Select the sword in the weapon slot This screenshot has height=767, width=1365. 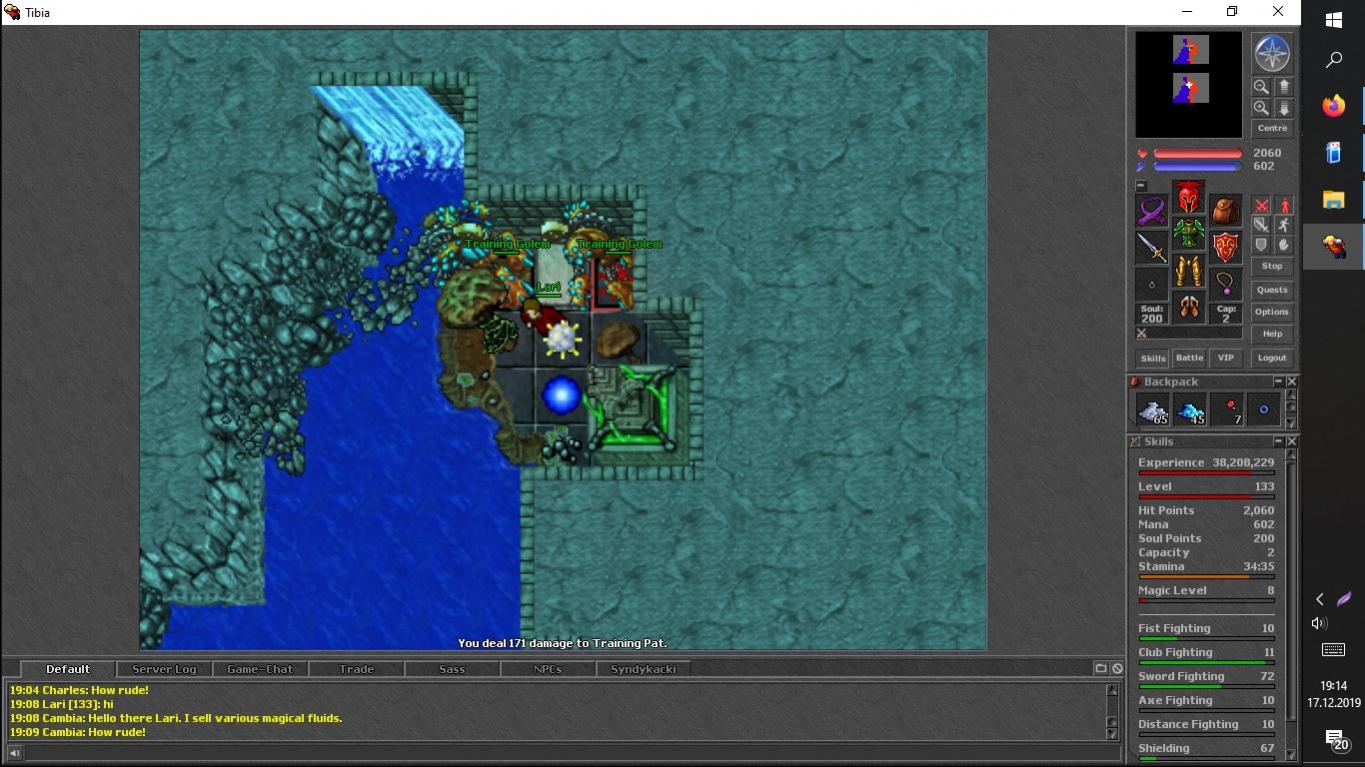click(x=1152, y=247)
